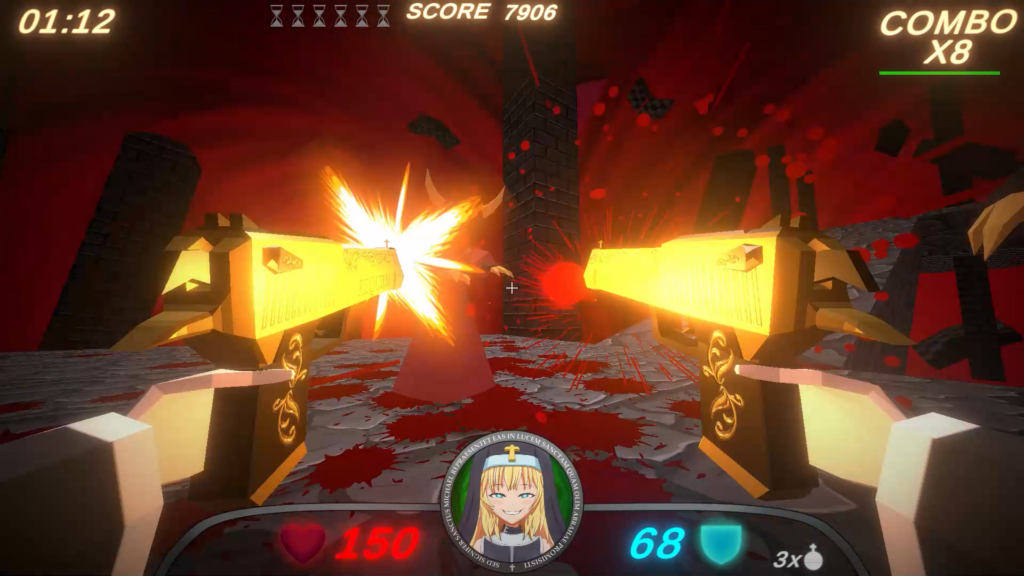Click the blue shield armor icon
Image resolution: width=1024 pixels, height=576 pixels.
[720, 543]
